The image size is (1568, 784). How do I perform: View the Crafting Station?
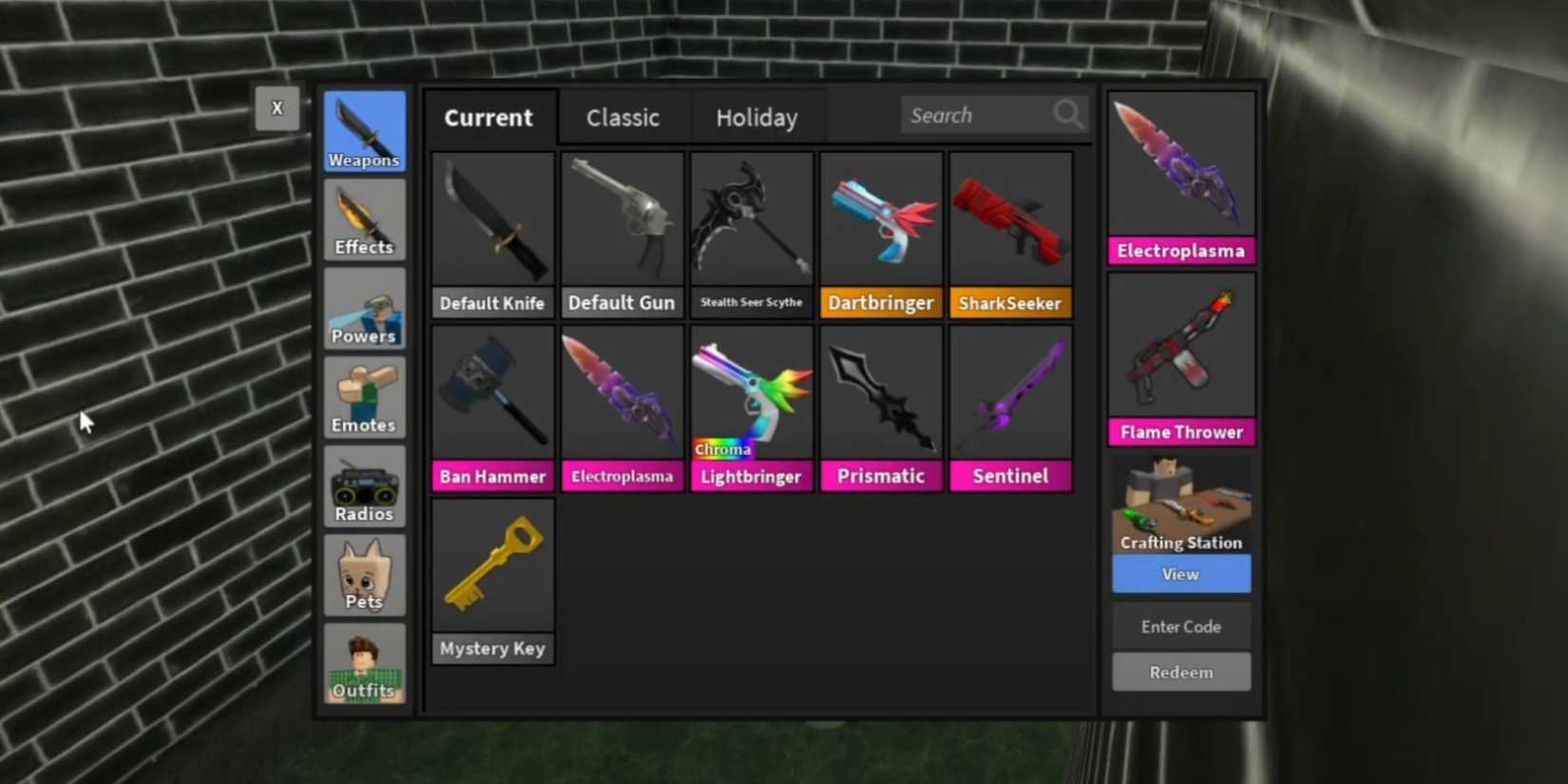(x=1180, y=574)
